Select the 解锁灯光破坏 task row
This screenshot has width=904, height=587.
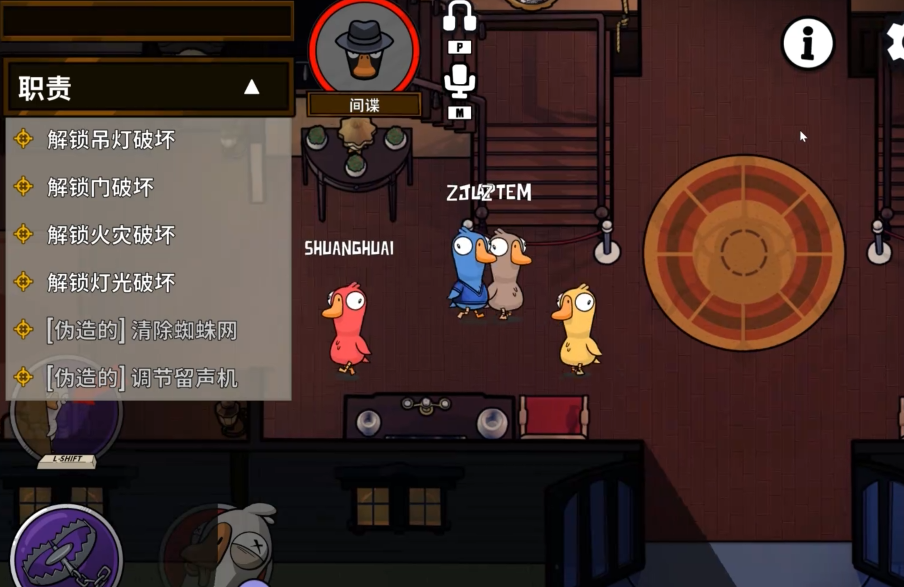pos(111,282)
